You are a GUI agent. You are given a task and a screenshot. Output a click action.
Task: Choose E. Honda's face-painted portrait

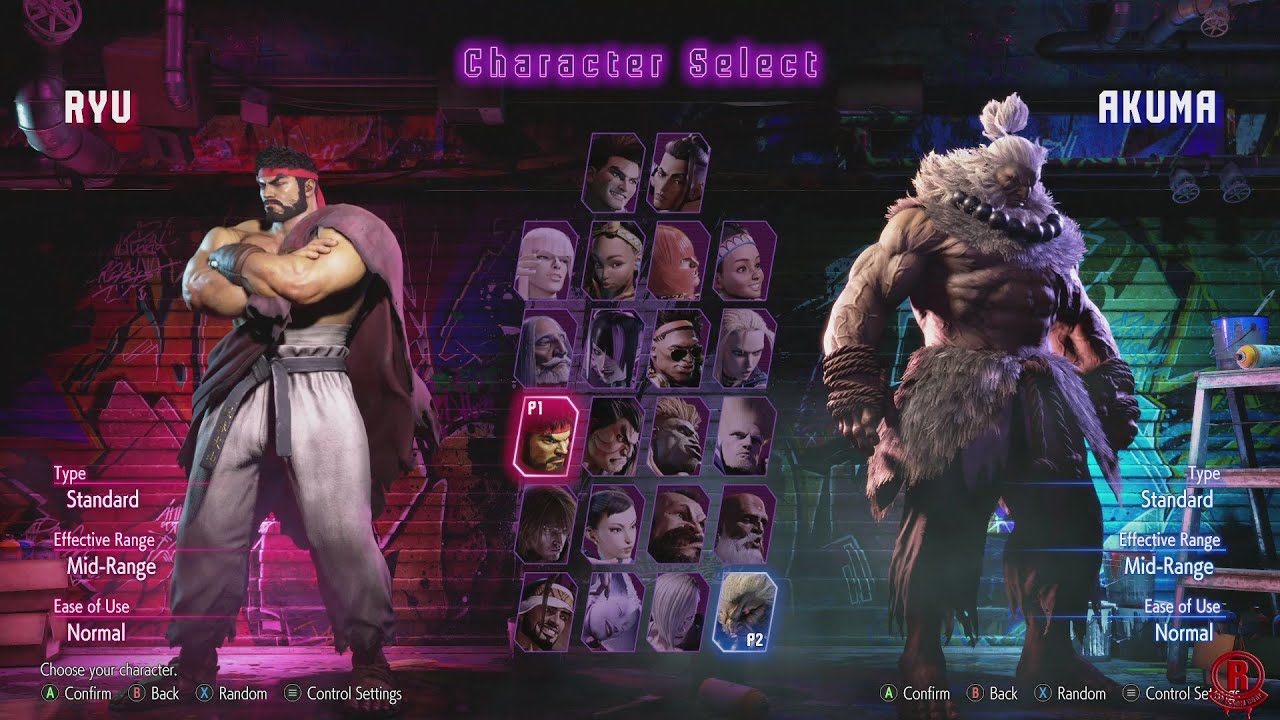[x=614, y=437]
